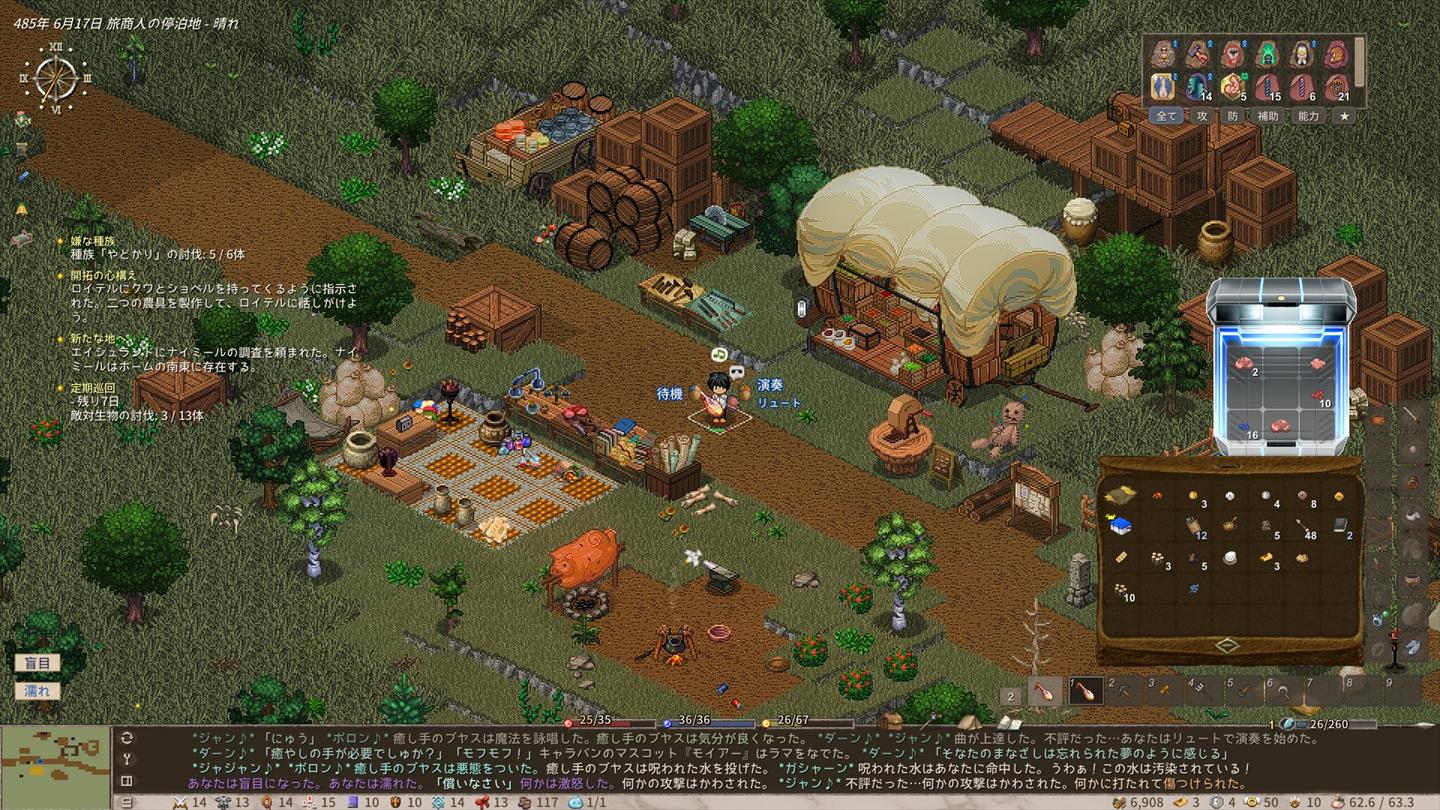Switch to the 攻 ability tab
This screenshot has height=810, width=1440.
pos(1203,116)
